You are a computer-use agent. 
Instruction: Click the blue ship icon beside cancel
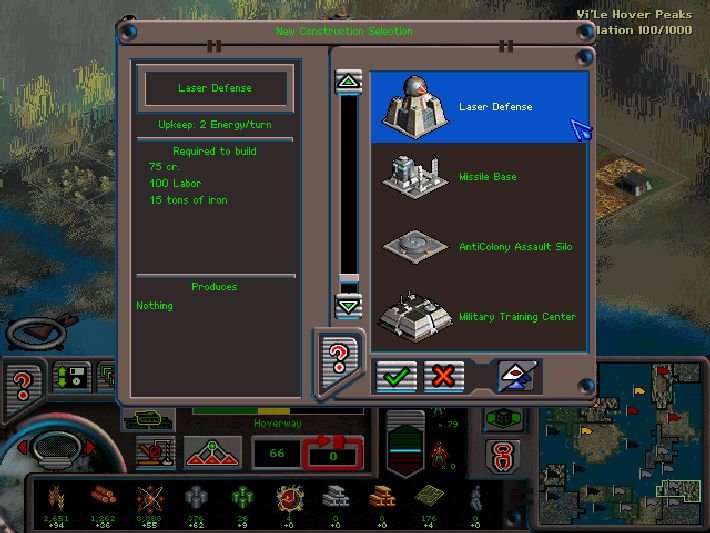[517, 376]
